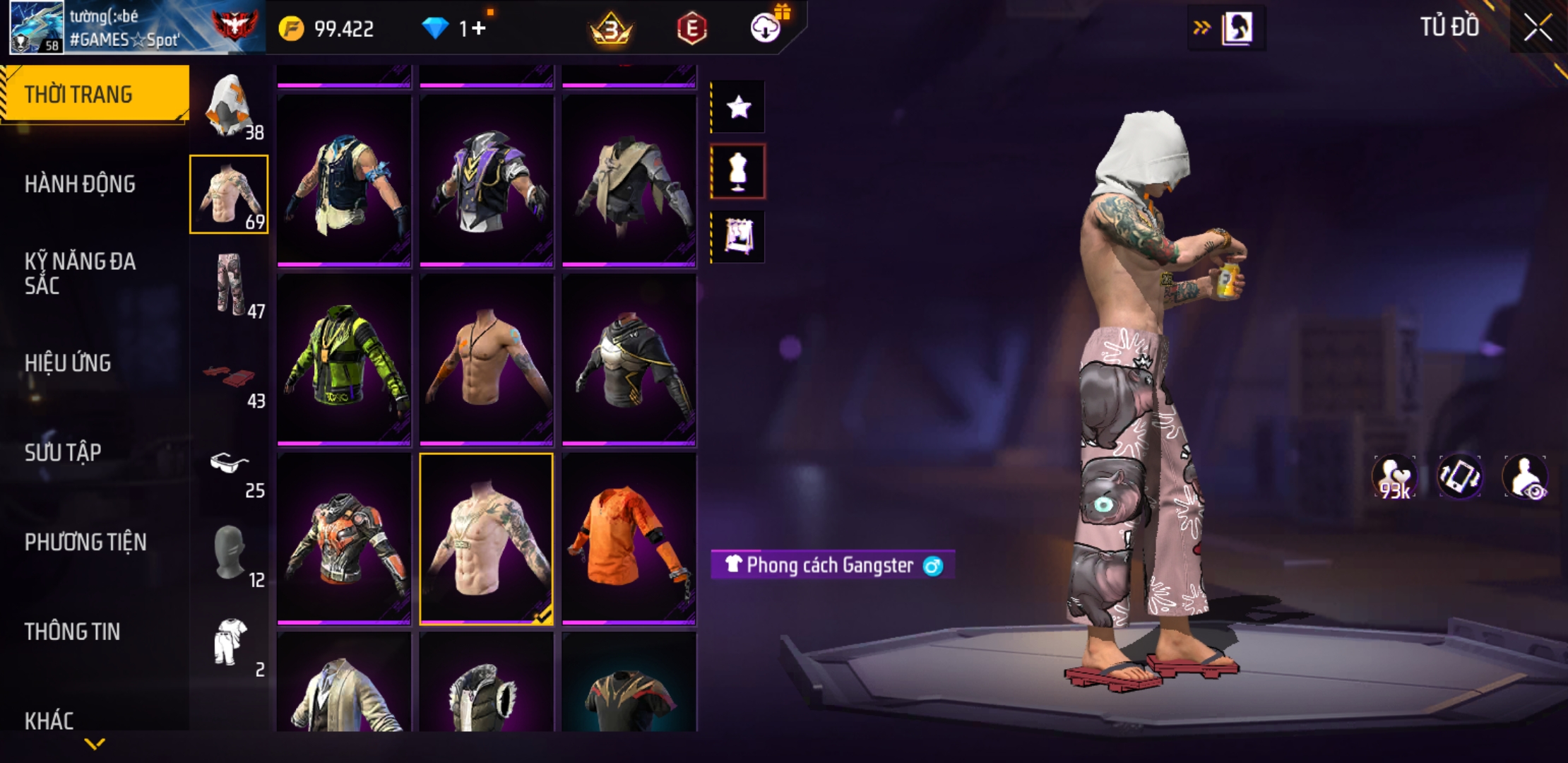Screen dimensions: 1568x763
Task: Choose the glasses category icon
Action: (x=230, y=464)
